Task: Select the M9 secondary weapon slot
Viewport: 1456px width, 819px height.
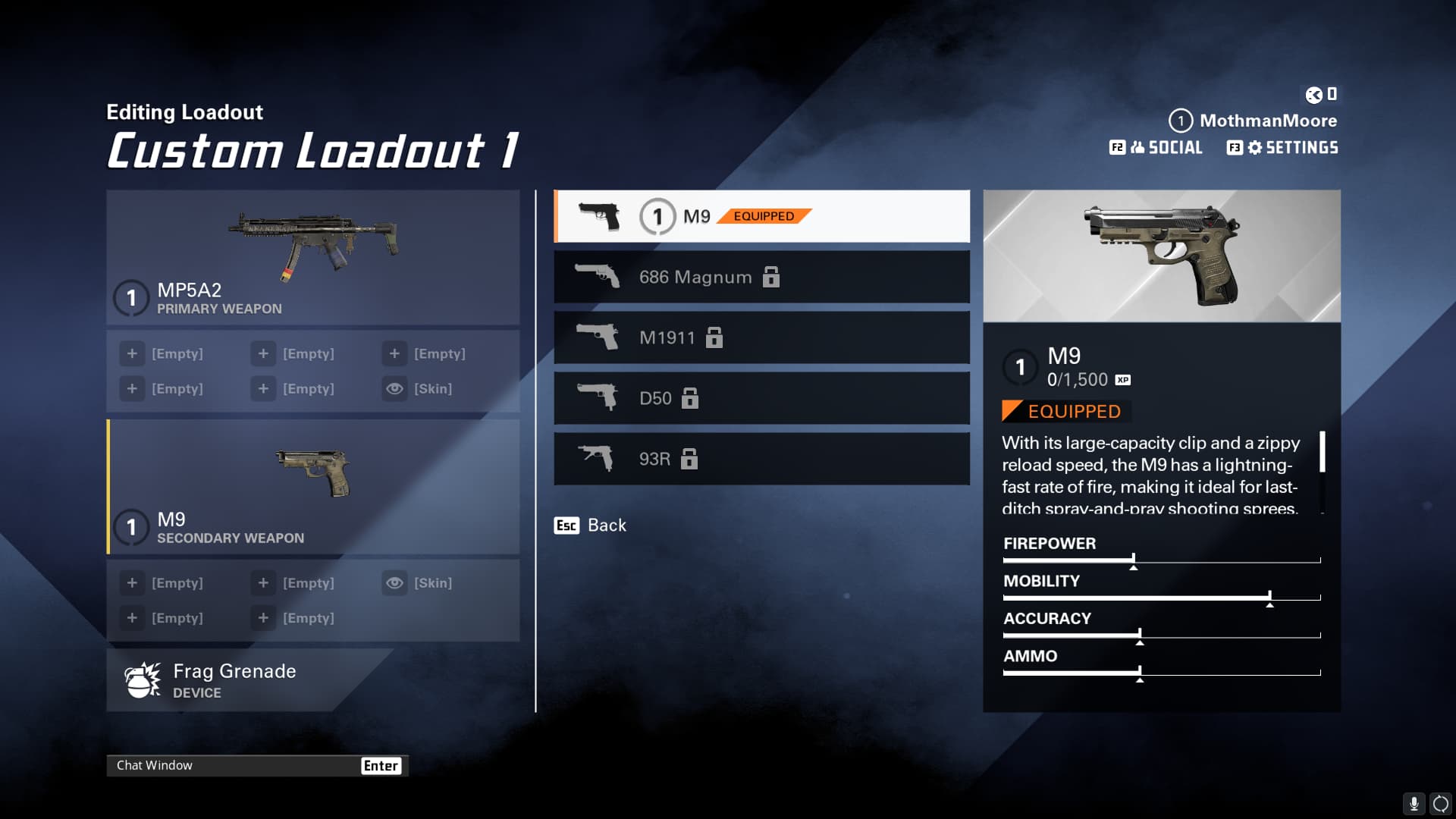Action: click(312, 487)
